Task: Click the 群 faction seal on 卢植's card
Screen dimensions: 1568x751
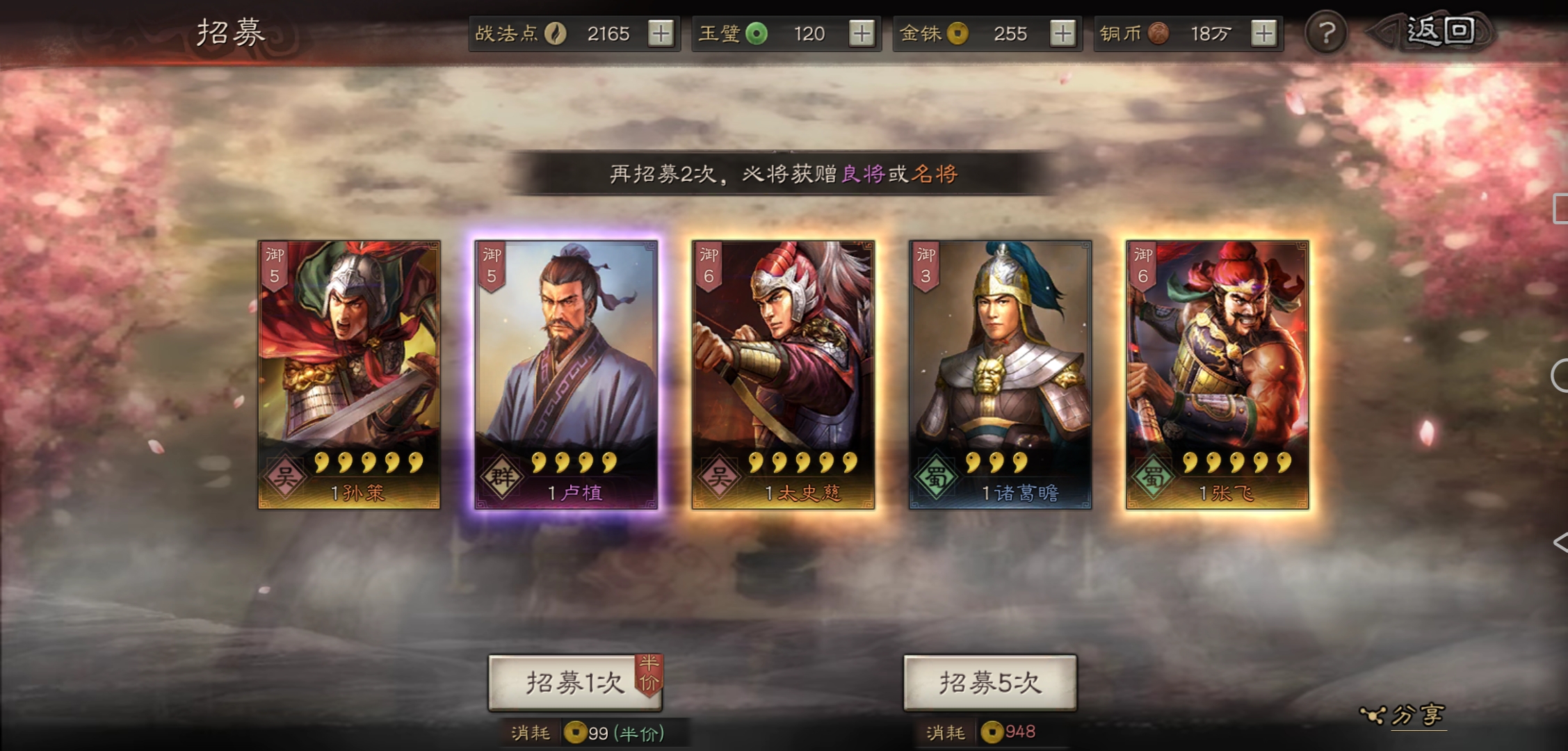Action: pyautogui.click(x=501, y=477)
